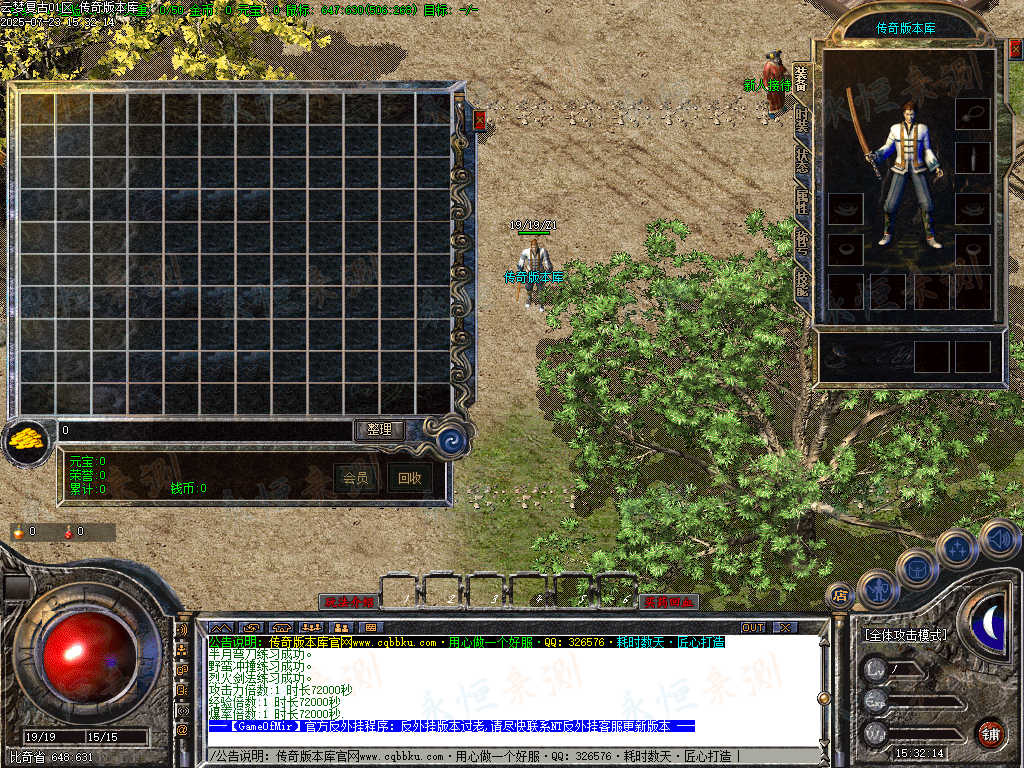
Task: Open the round 店 shop icon
Action: [x=840, y=596]
